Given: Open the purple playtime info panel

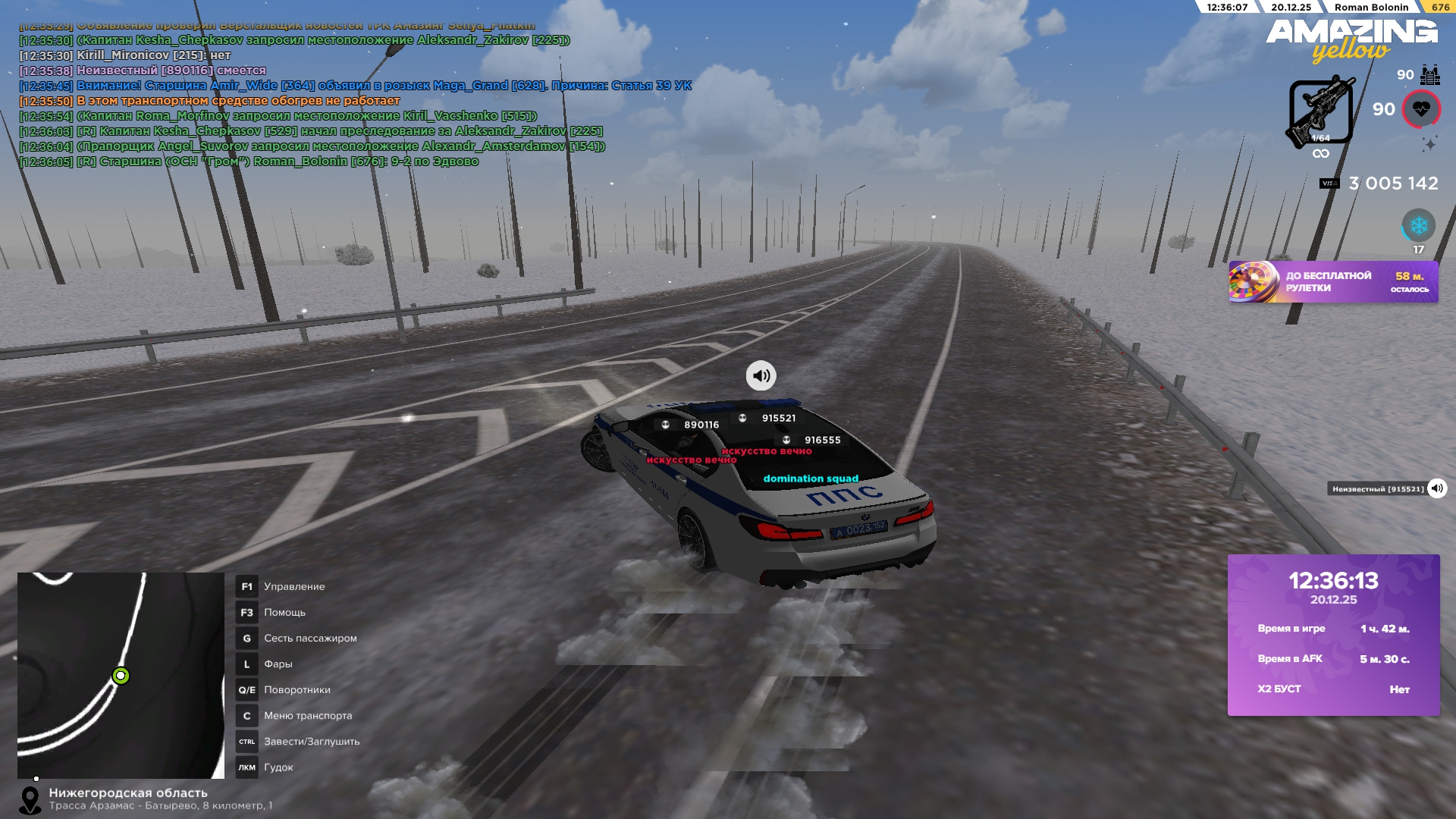Looking at the screenshot, I should [x=1333, y=635].
